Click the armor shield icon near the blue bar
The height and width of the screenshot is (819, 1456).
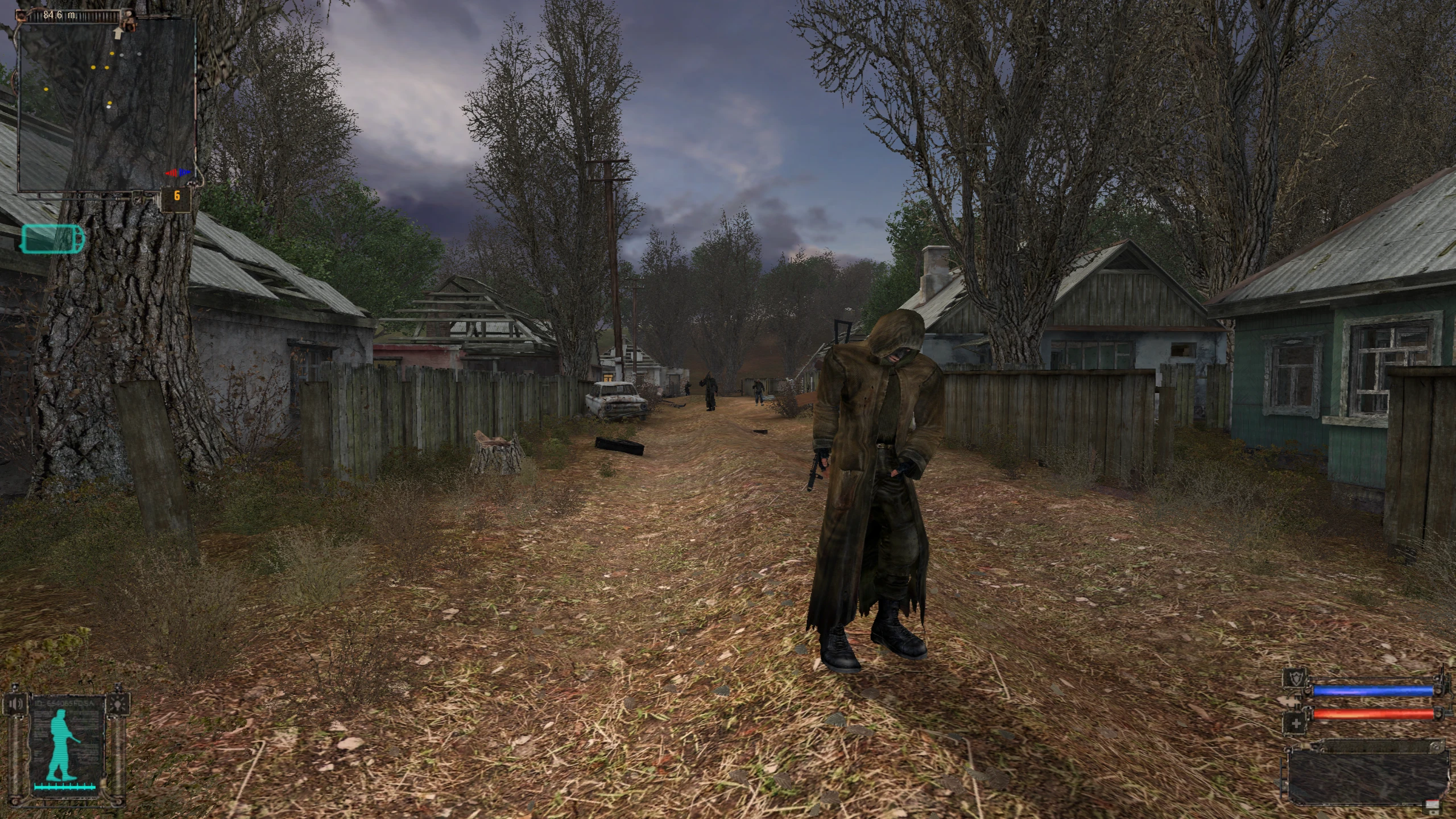pos(1295,678)
